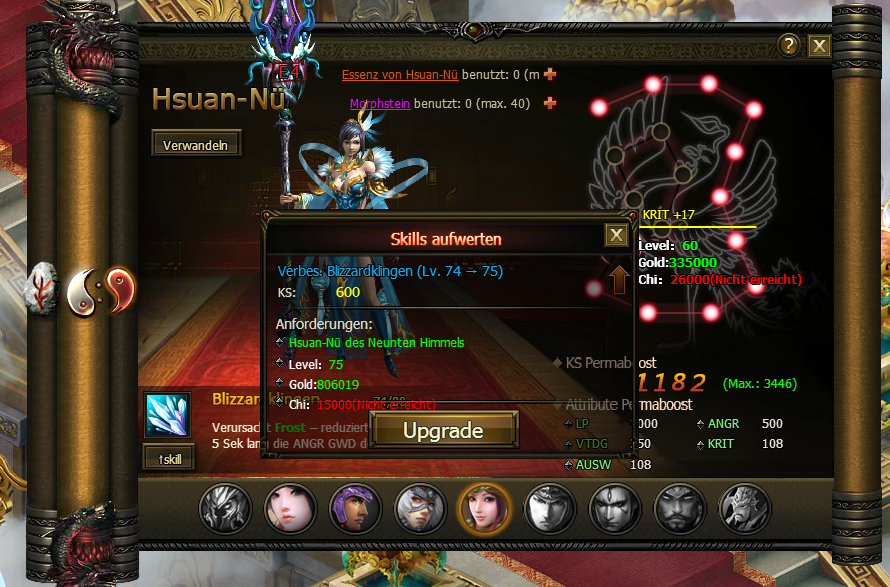890x587 pixels.
Task: Switch to the glowing red yin-yang half
Action: tap(119, 288)
